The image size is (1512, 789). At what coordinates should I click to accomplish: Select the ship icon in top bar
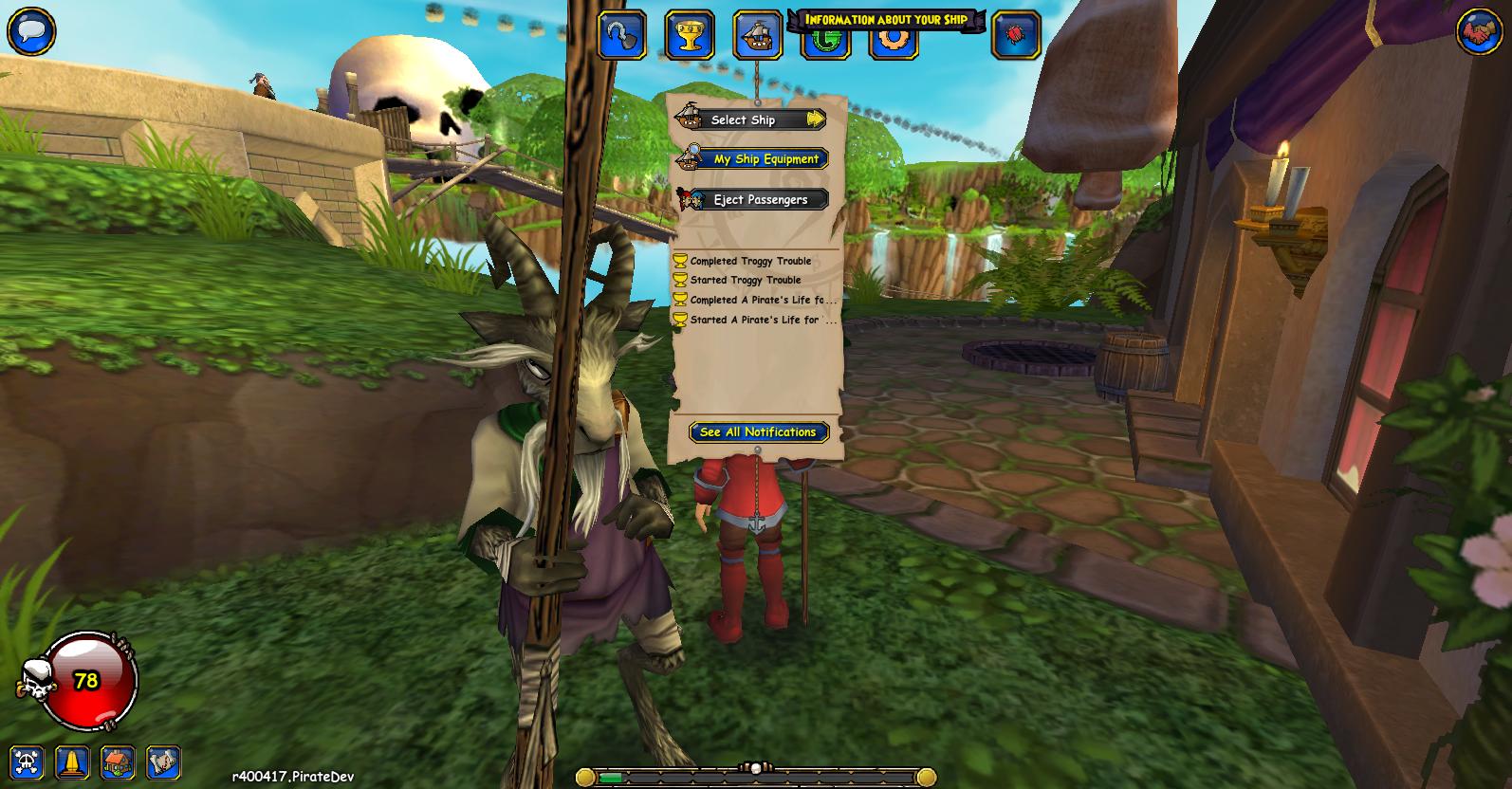tap(758, 35)
